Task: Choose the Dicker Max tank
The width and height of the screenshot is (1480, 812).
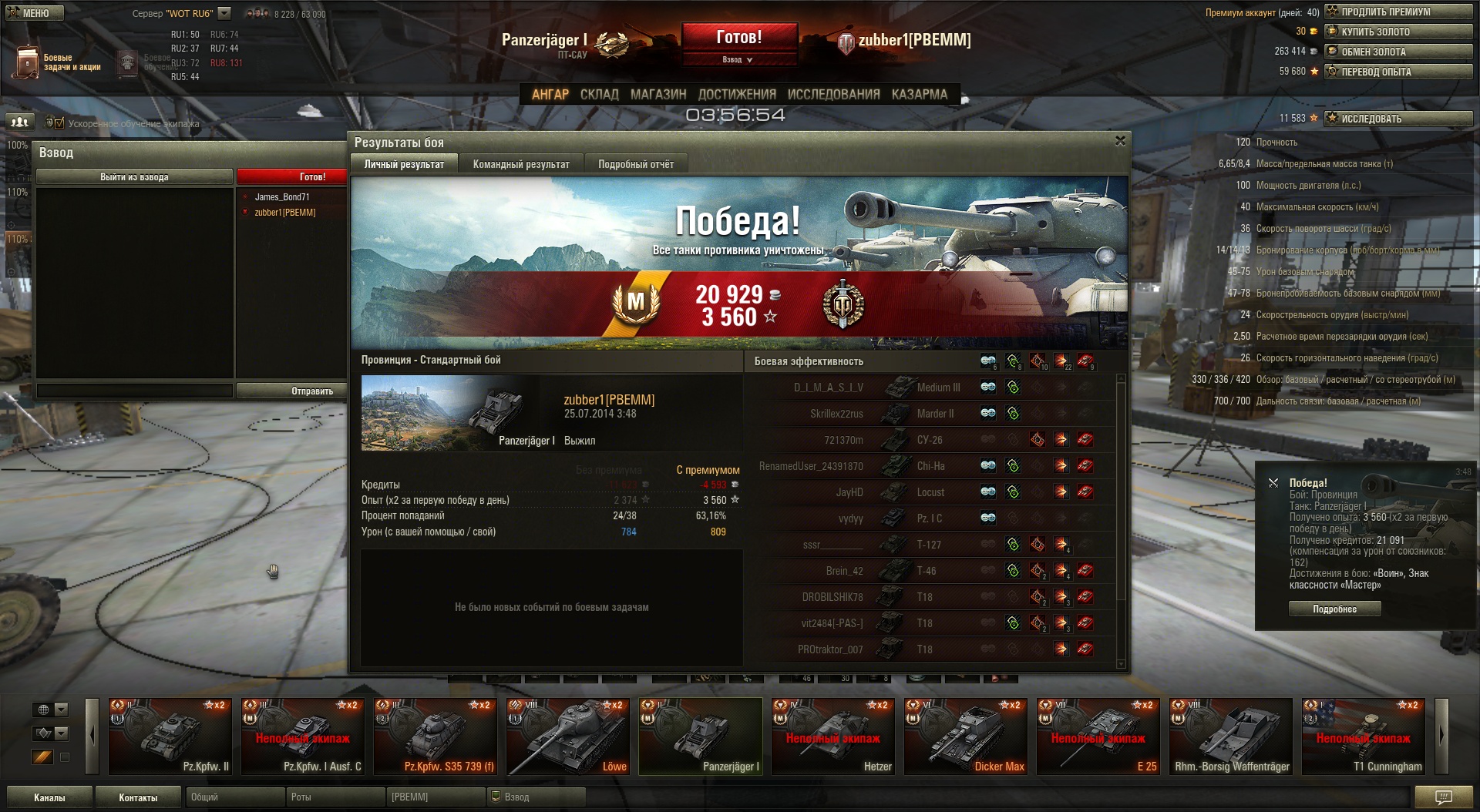Action: tap(966, 736)
